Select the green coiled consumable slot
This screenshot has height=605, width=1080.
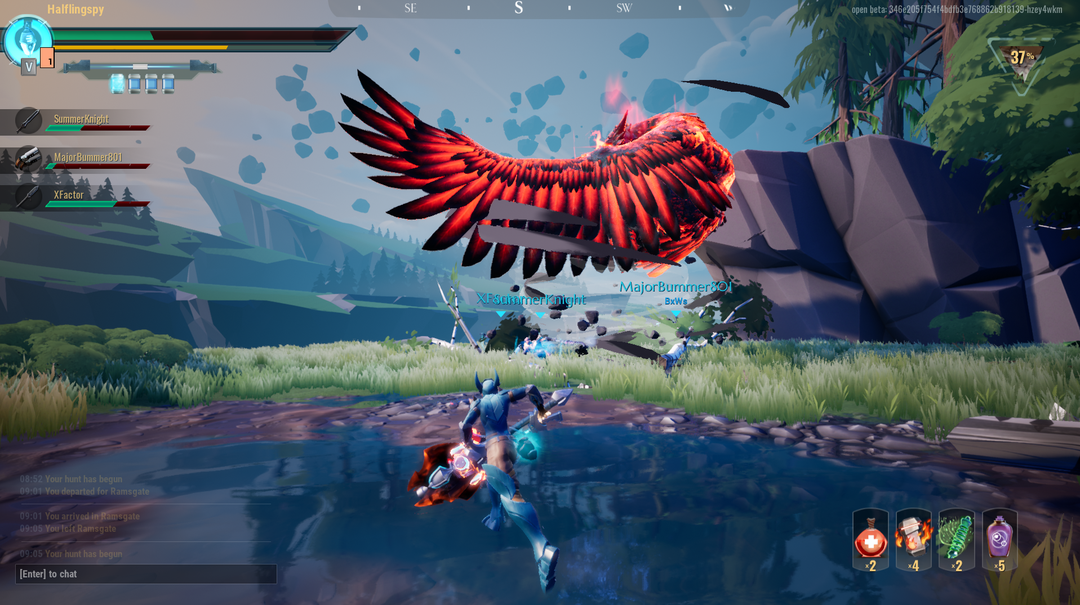[956, 540]
